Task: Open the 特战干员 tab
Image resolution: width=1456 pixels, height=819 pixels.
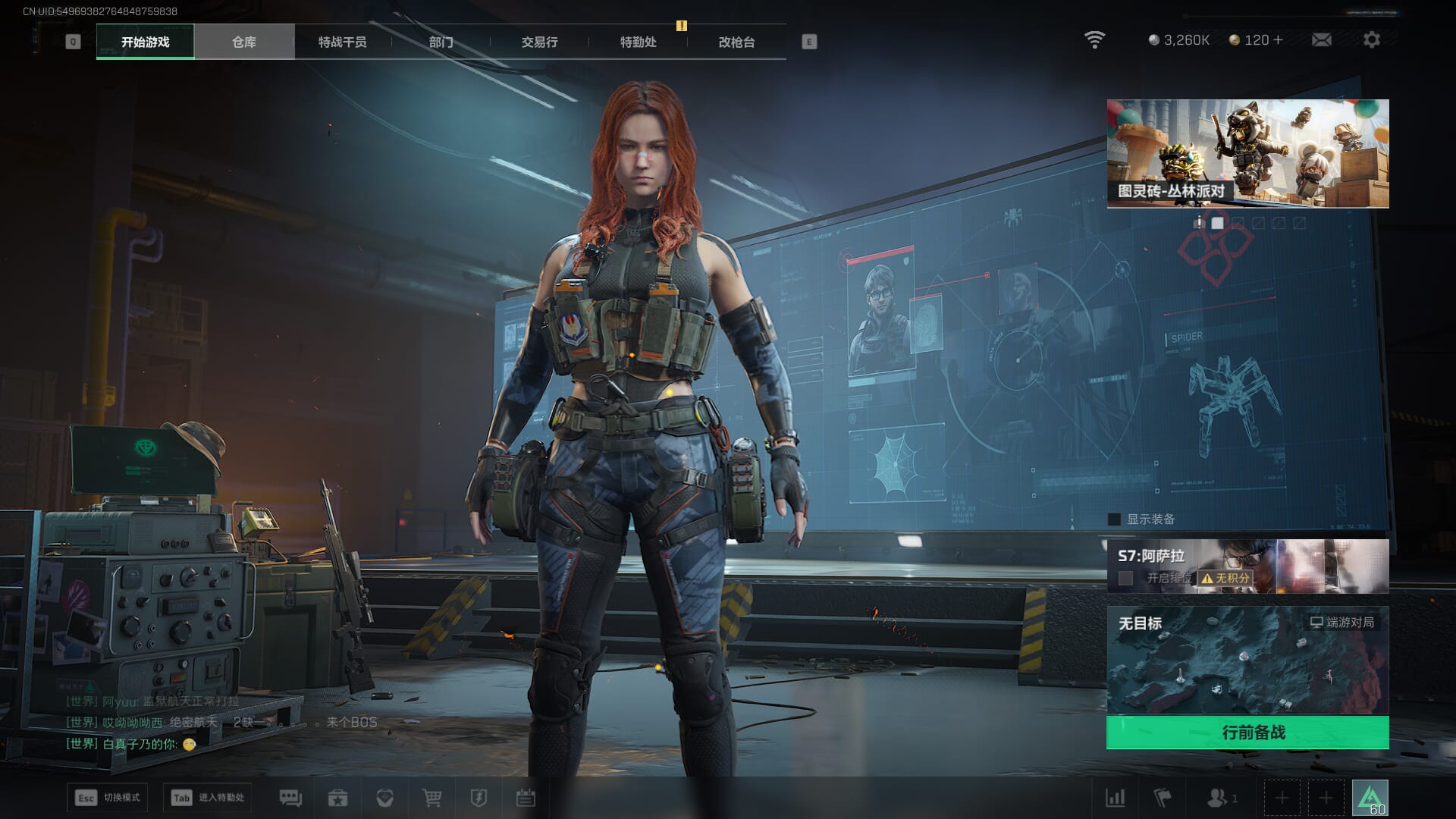Action: coord(342,42)
